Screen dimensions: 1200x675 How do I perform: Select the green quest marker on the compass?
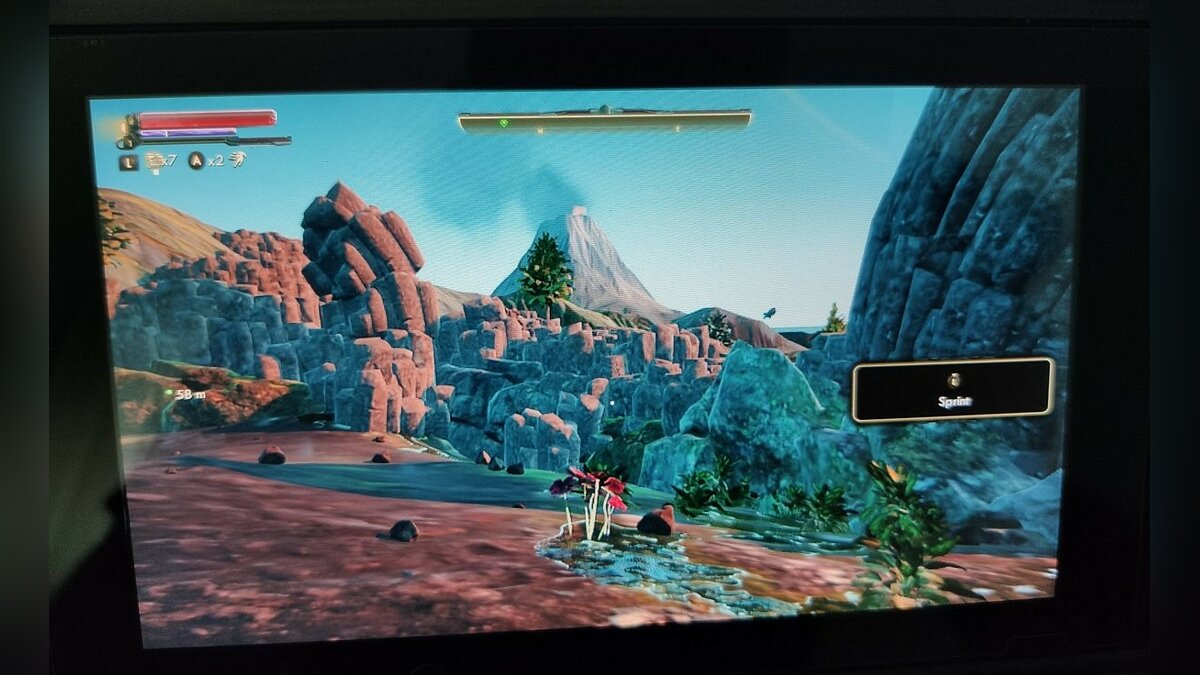pos(506,123)
